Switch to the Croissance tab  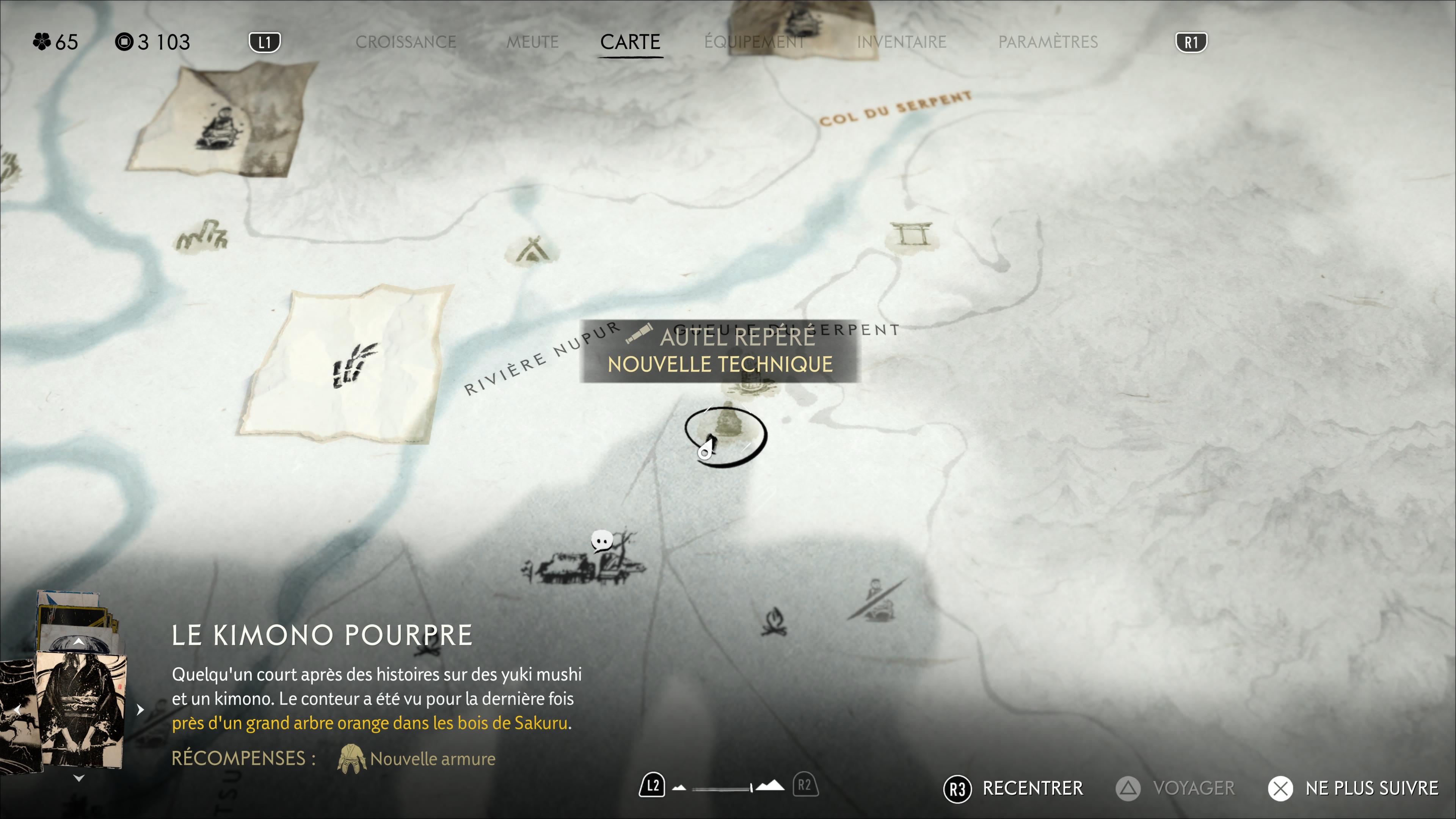pos(405,42)
